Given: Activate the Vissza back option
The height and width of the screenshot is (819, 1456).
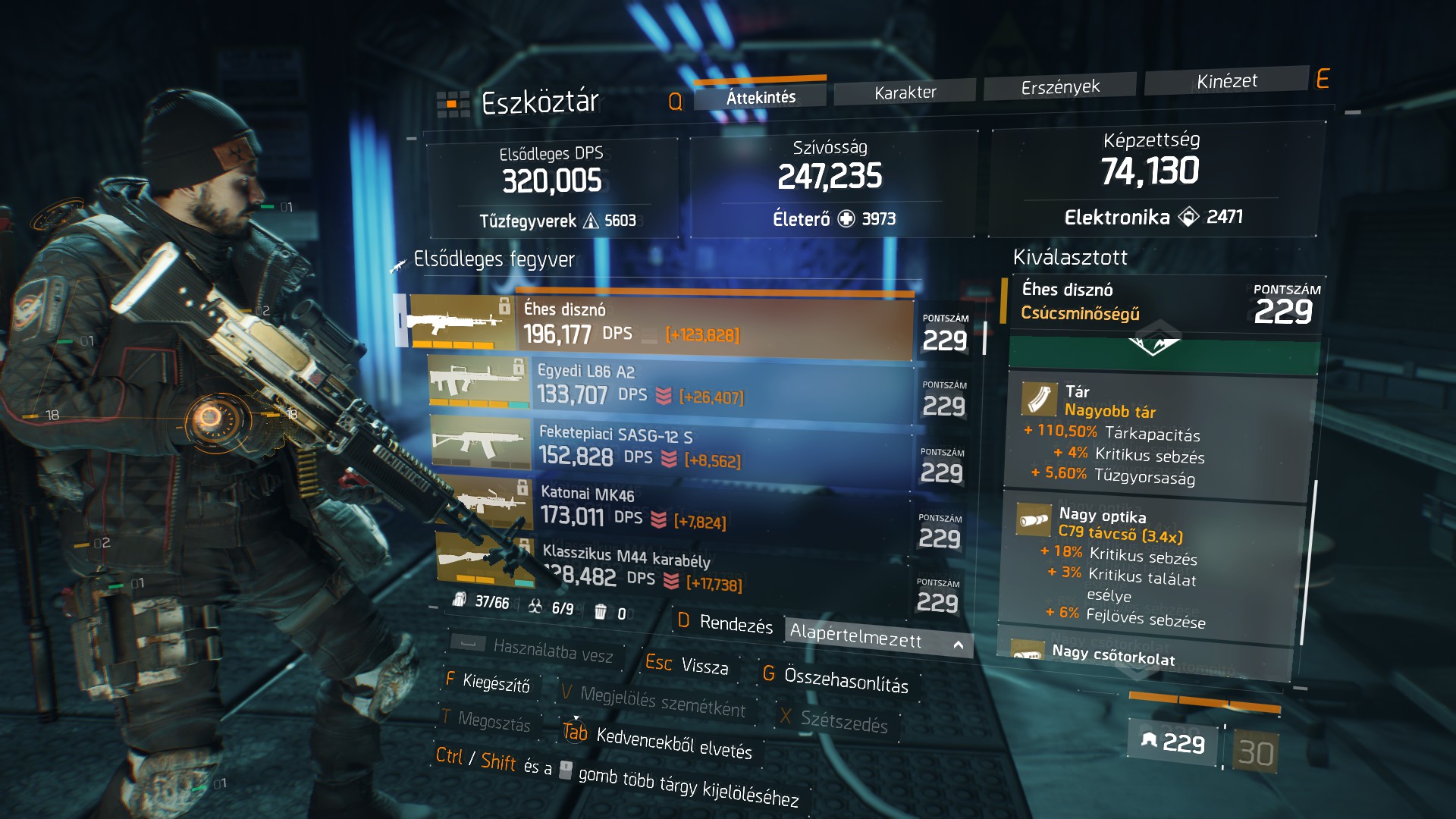Looking at the screenshot, I should pyautogui.click(x=703, y=666).
